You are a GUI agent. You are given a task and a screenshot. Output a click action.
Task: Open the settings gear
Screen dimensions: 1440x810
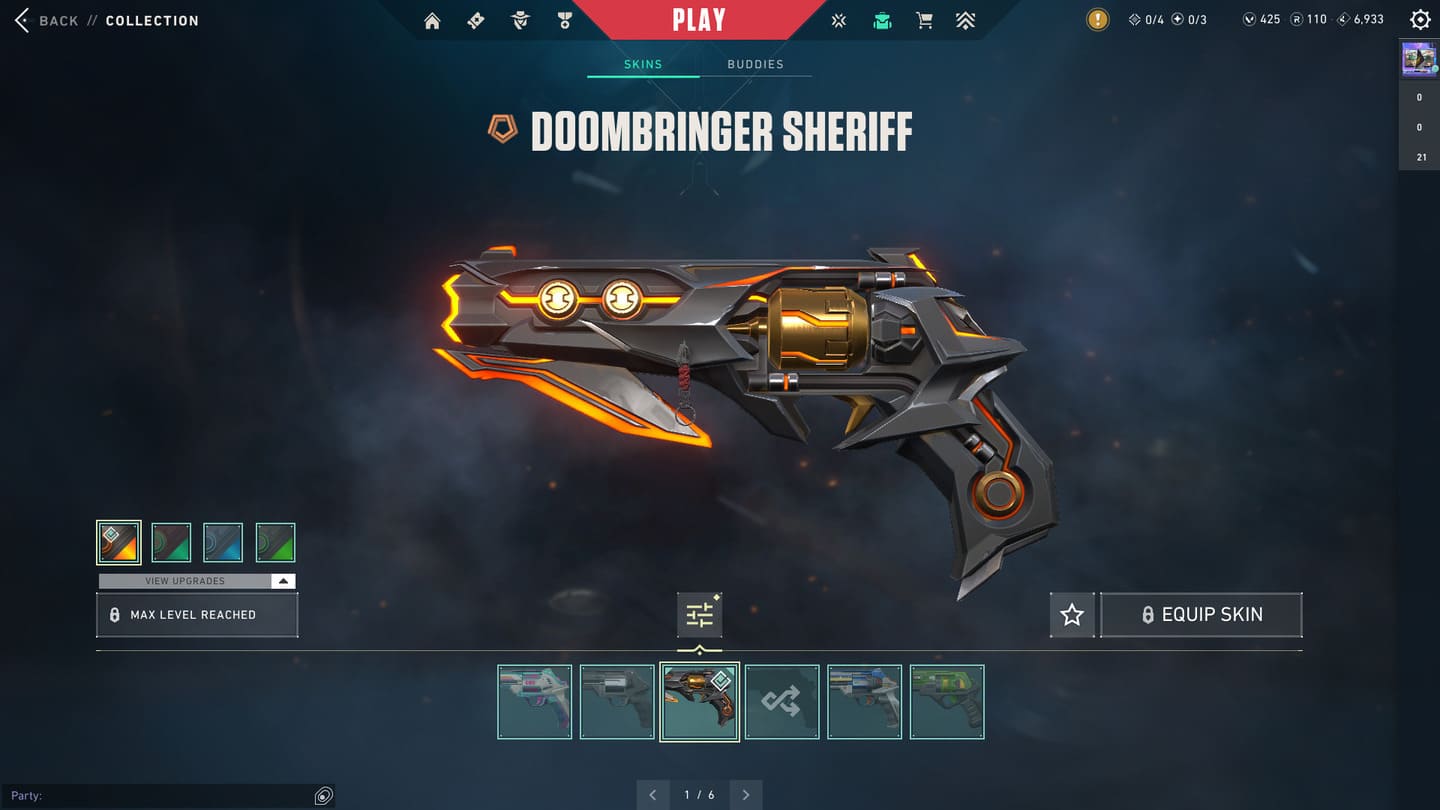coord(1420,20)
